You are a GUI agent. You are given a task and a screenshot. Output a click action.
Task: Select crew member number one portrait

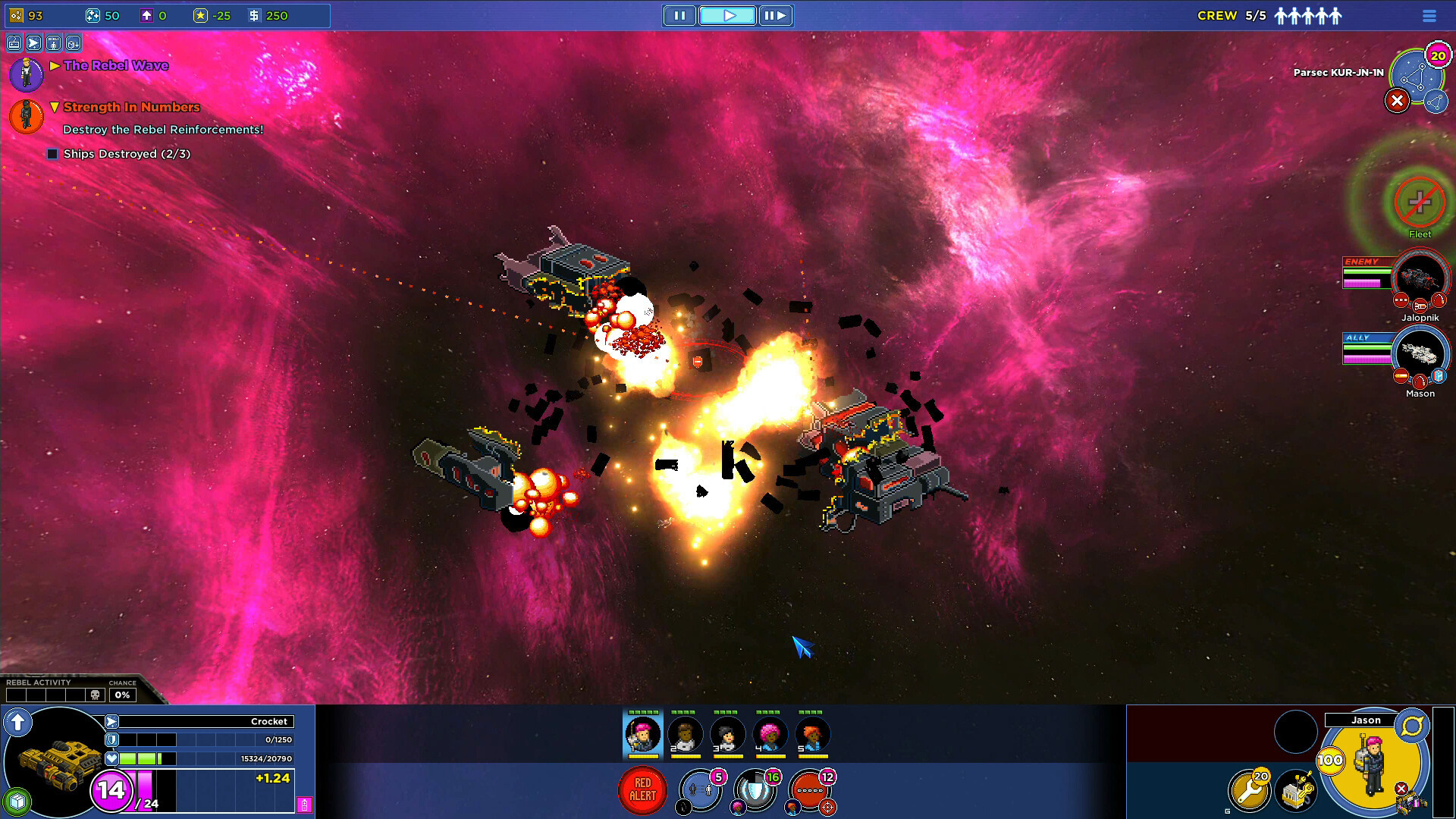click(642, 734)
